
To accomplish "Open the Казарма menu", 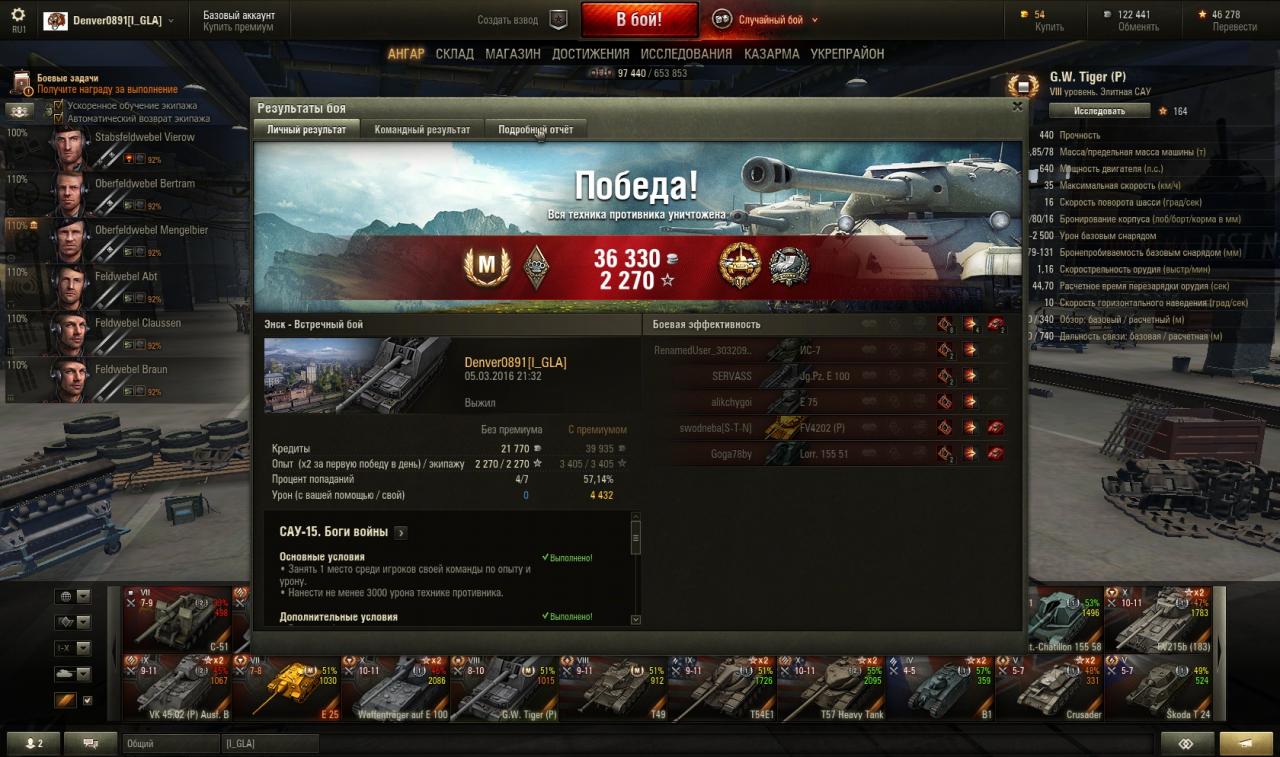I will [771, 54].
